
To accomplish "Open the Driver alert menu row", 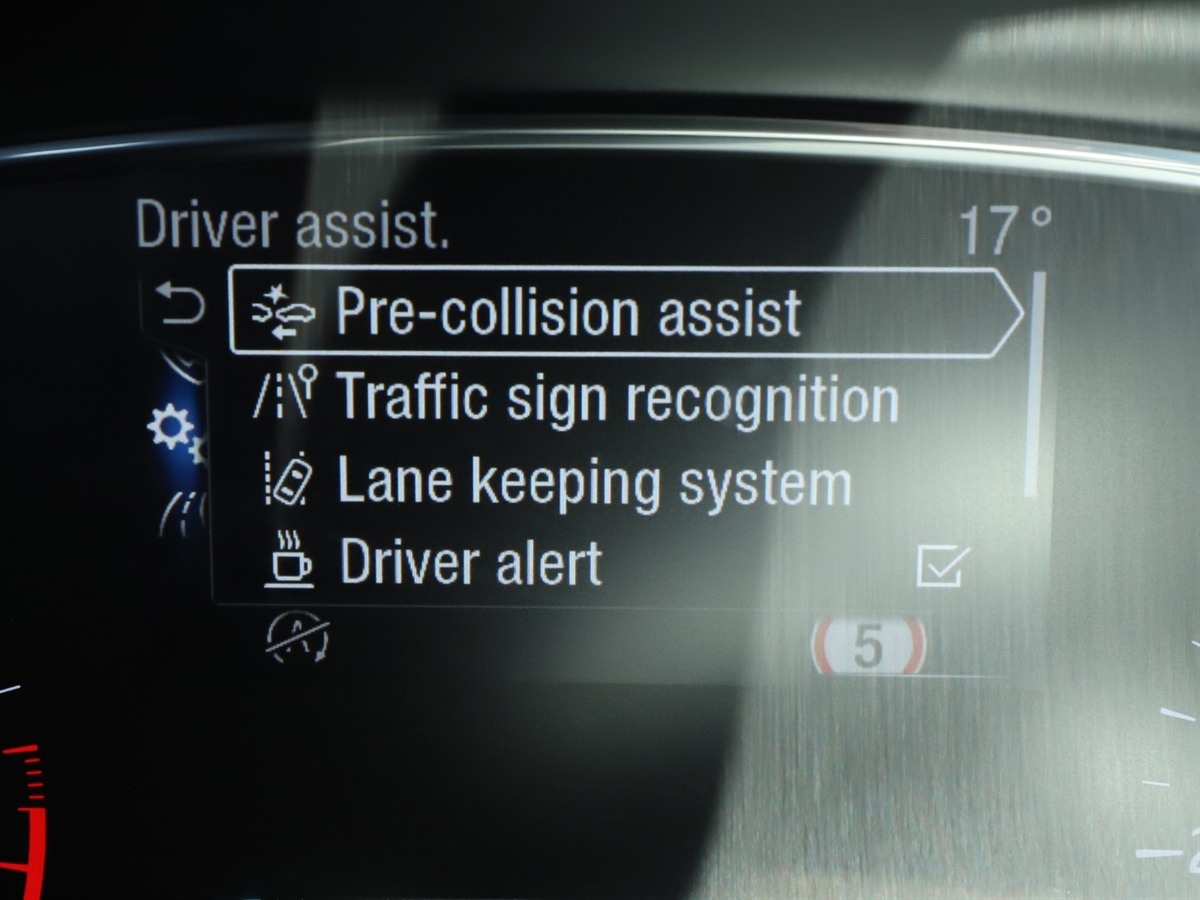I will coord(470,563).
